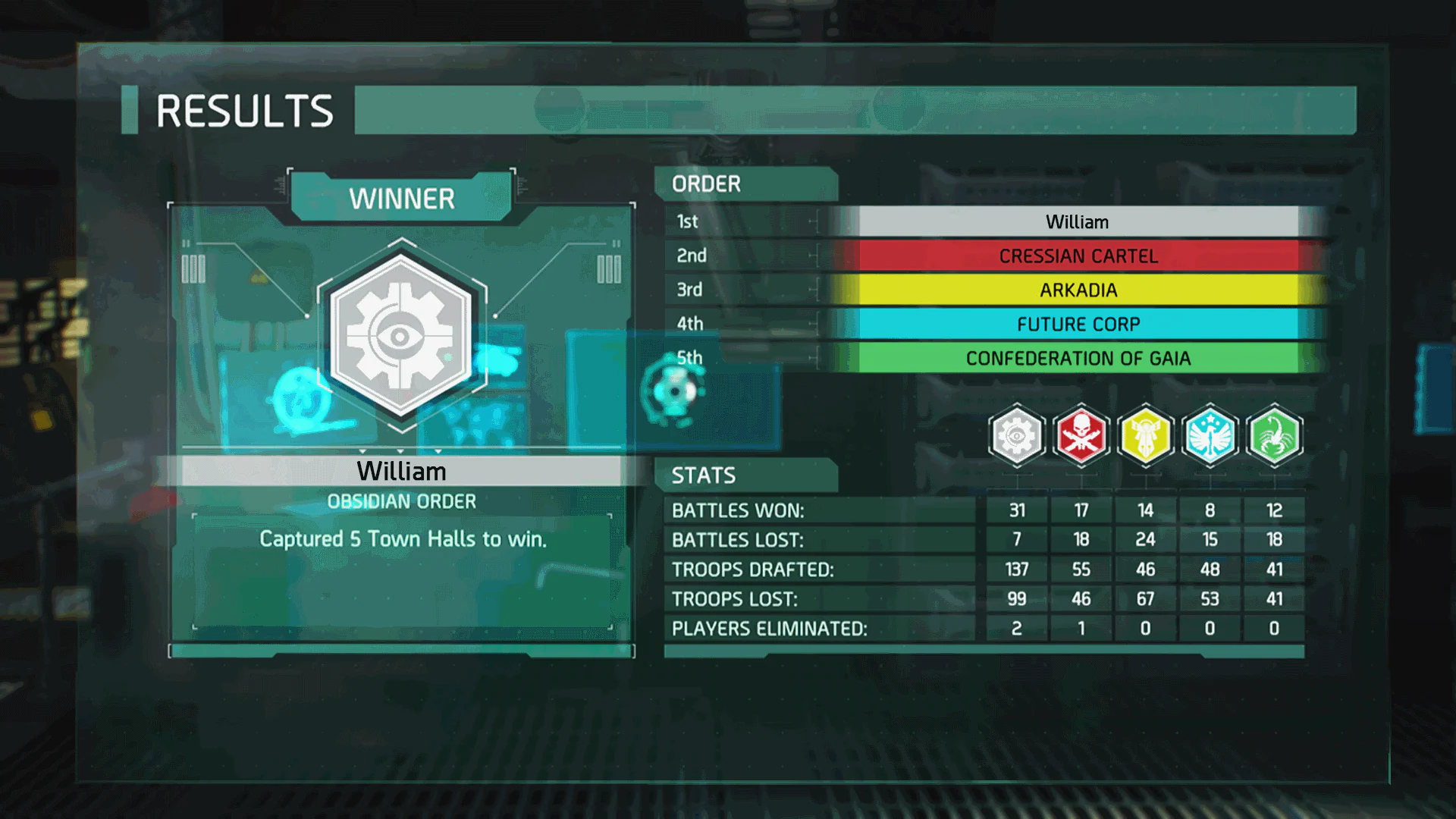Click the red Cressian Cartel skull icon

(1081, 435)
